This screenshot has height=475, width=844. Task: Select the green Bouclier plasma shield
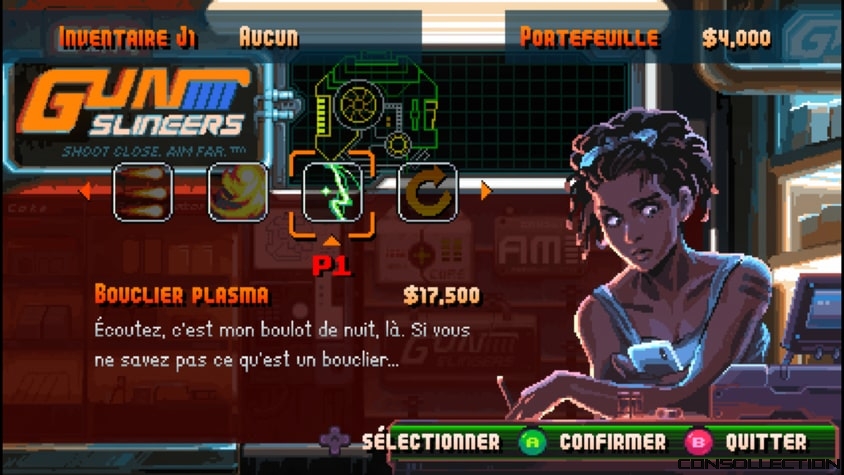332,191
